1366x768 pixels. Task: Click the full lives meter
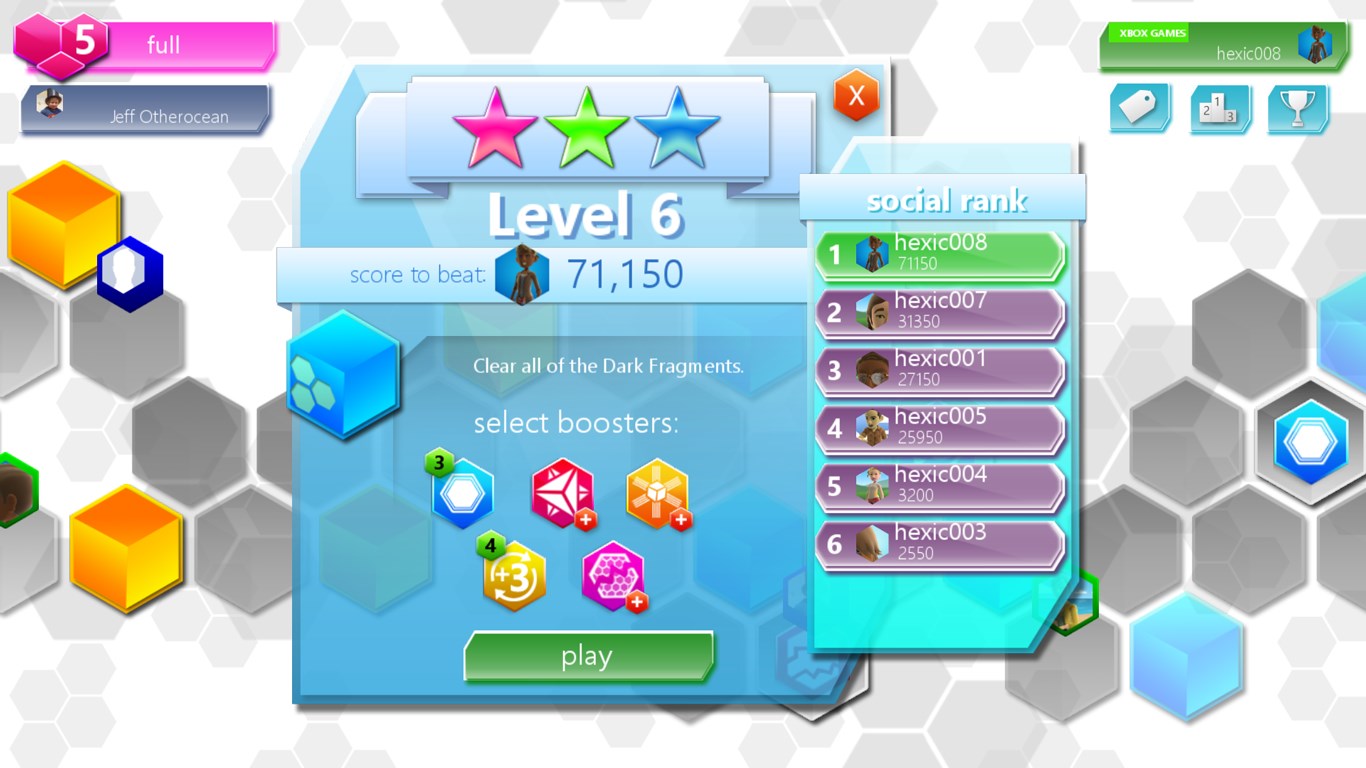160,44
